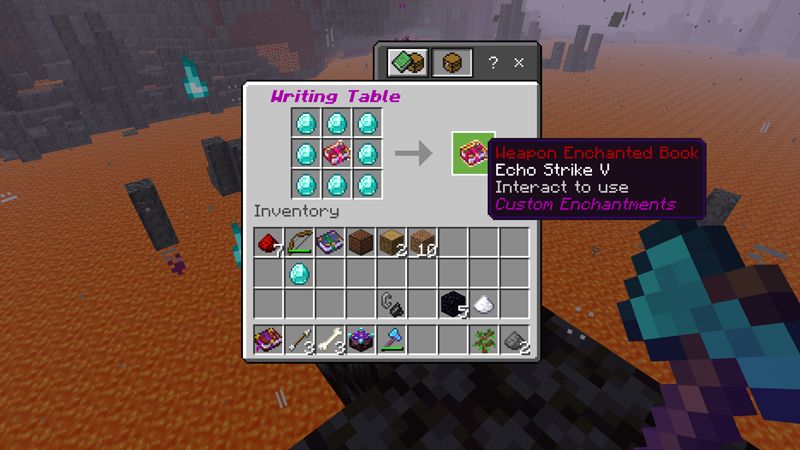Viewport: 800px width, 450px height.
Task: Pick up the loose diamond in inventory
Action: pos(299,272)
